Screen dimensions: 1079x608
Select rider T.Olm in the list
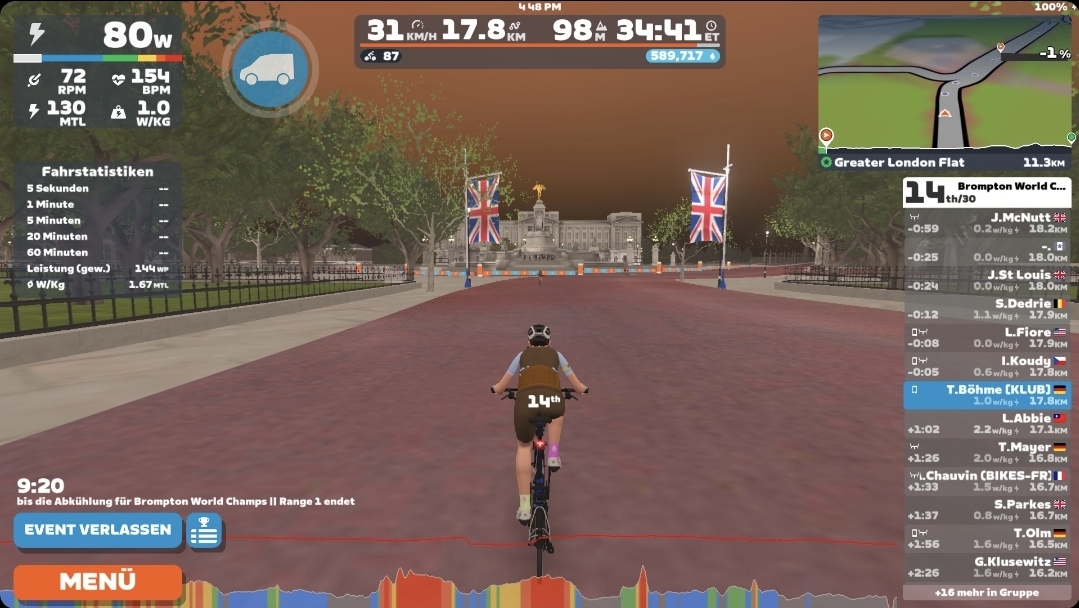986,539
